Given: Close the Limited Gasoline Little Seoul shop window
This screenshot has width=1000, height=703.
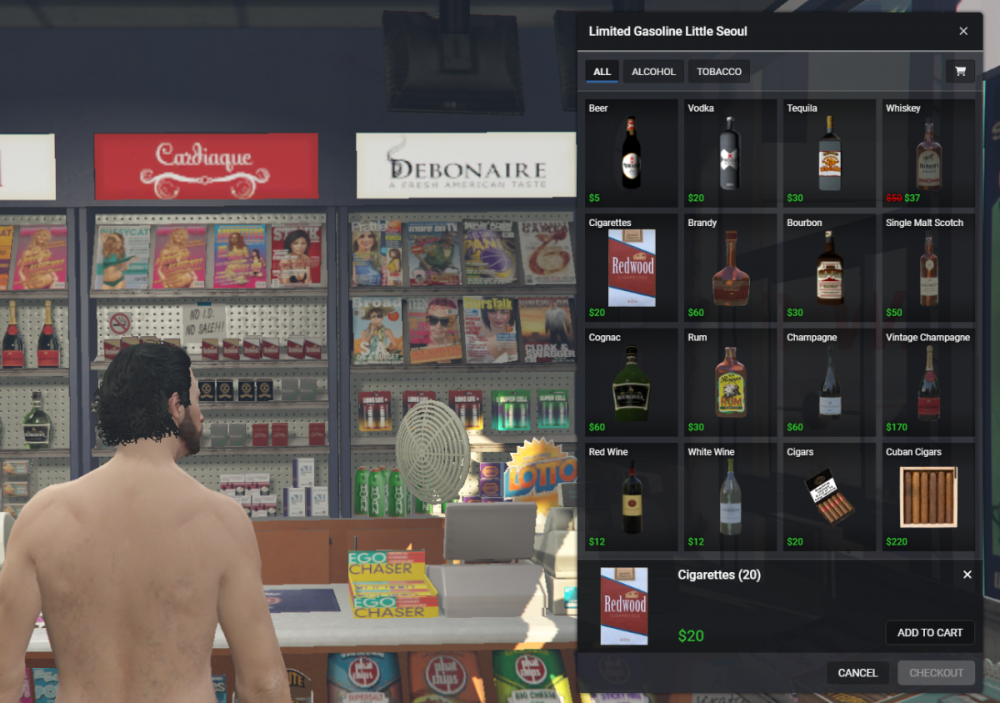Looking at the screenshot, I should (963, 31).
